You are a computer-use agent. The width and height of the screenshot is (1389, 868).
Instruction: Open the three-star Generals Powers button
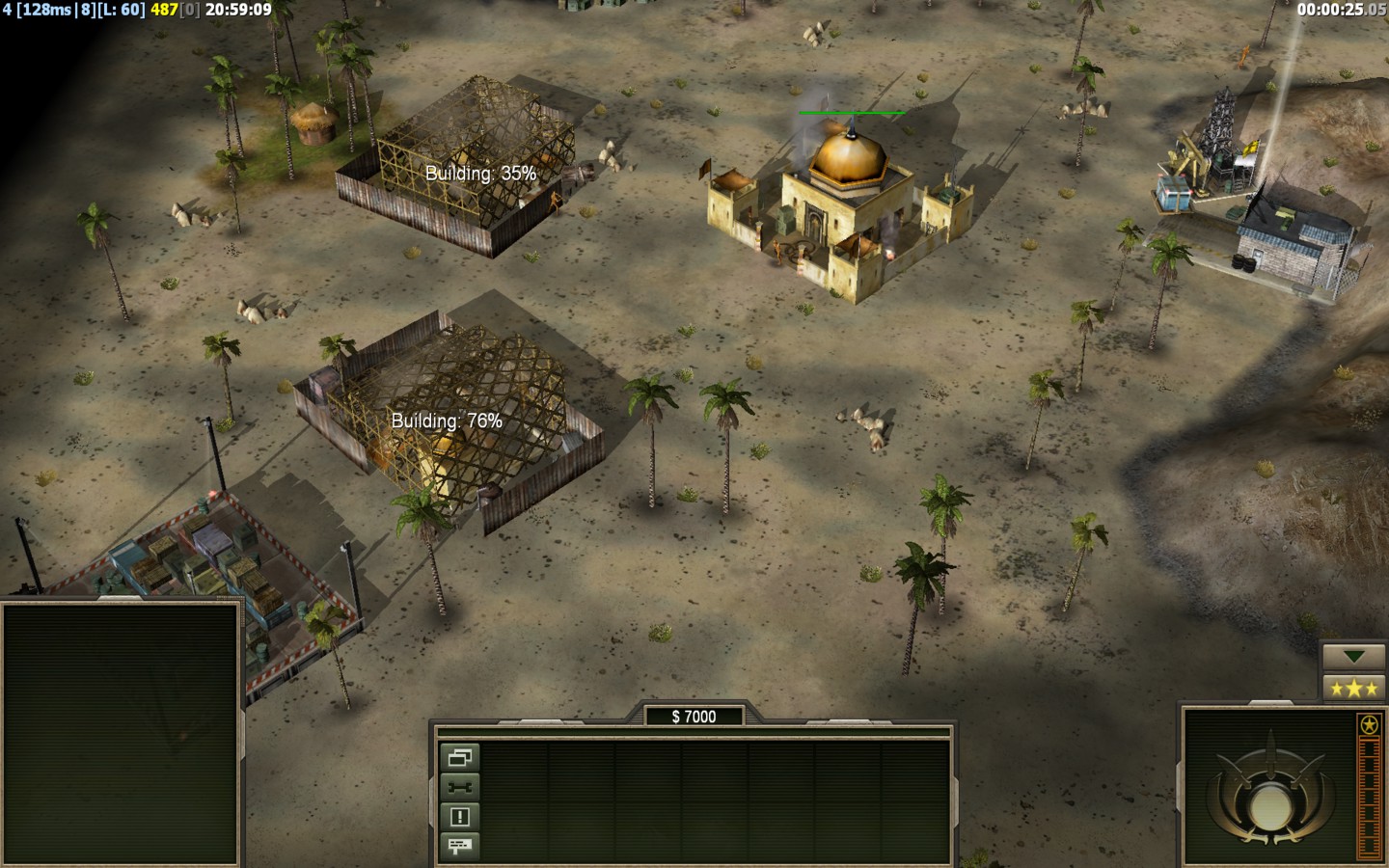click(1353, 688)
